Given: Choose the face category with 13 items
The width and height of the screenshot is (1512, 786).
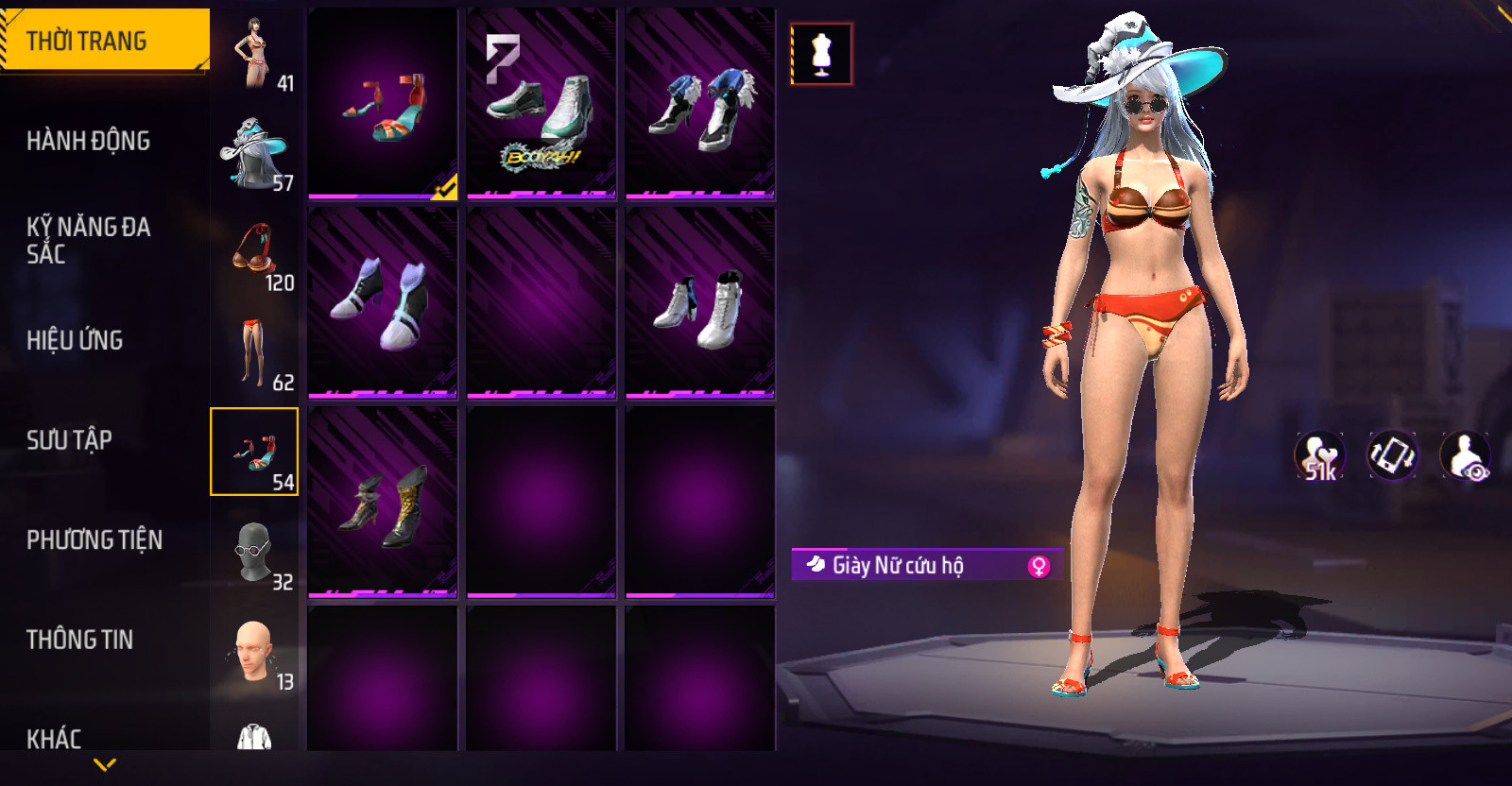Looking at the screenshot, I should click(254, 654).
